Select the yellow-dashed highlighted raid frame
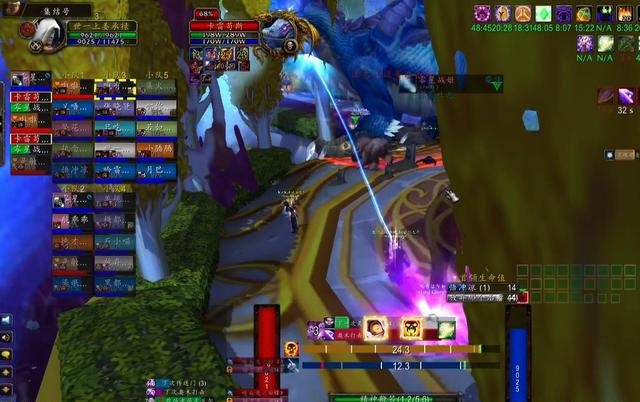Image resolution: width=640 pixels, height=402 pixels. tap(114, 90)
